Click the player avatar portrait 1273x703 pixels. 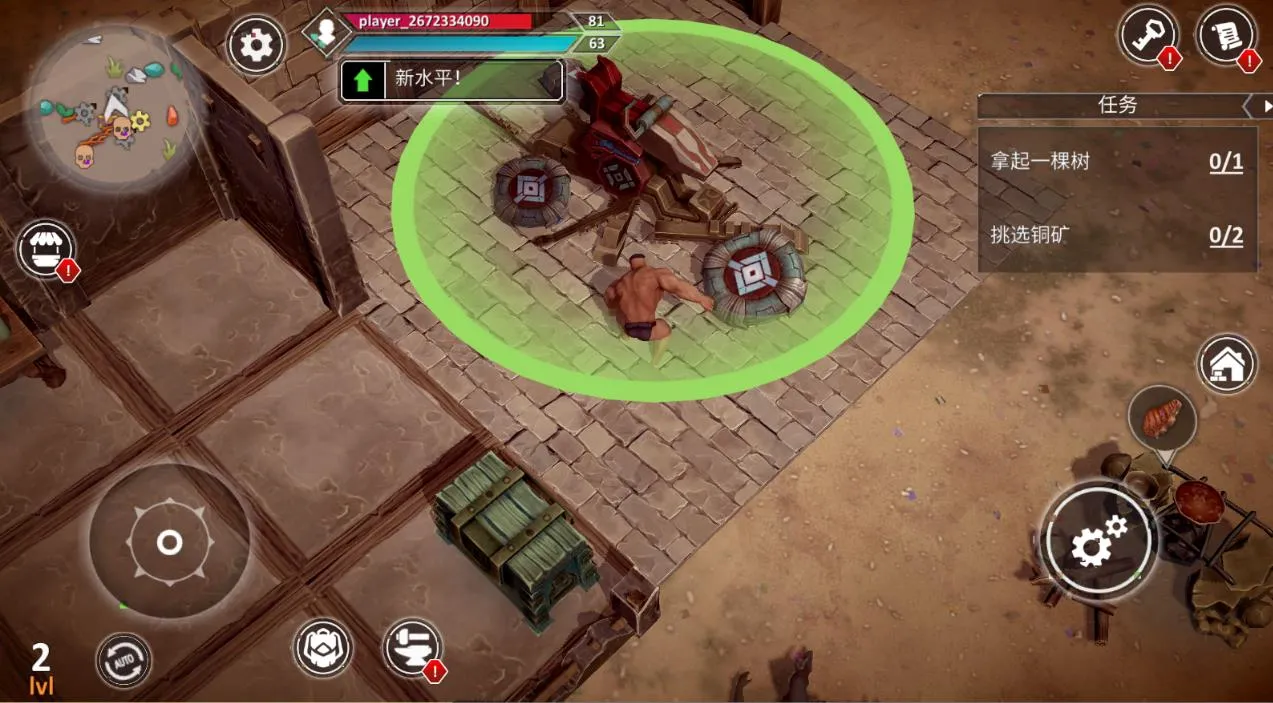[x=324, y=33]
